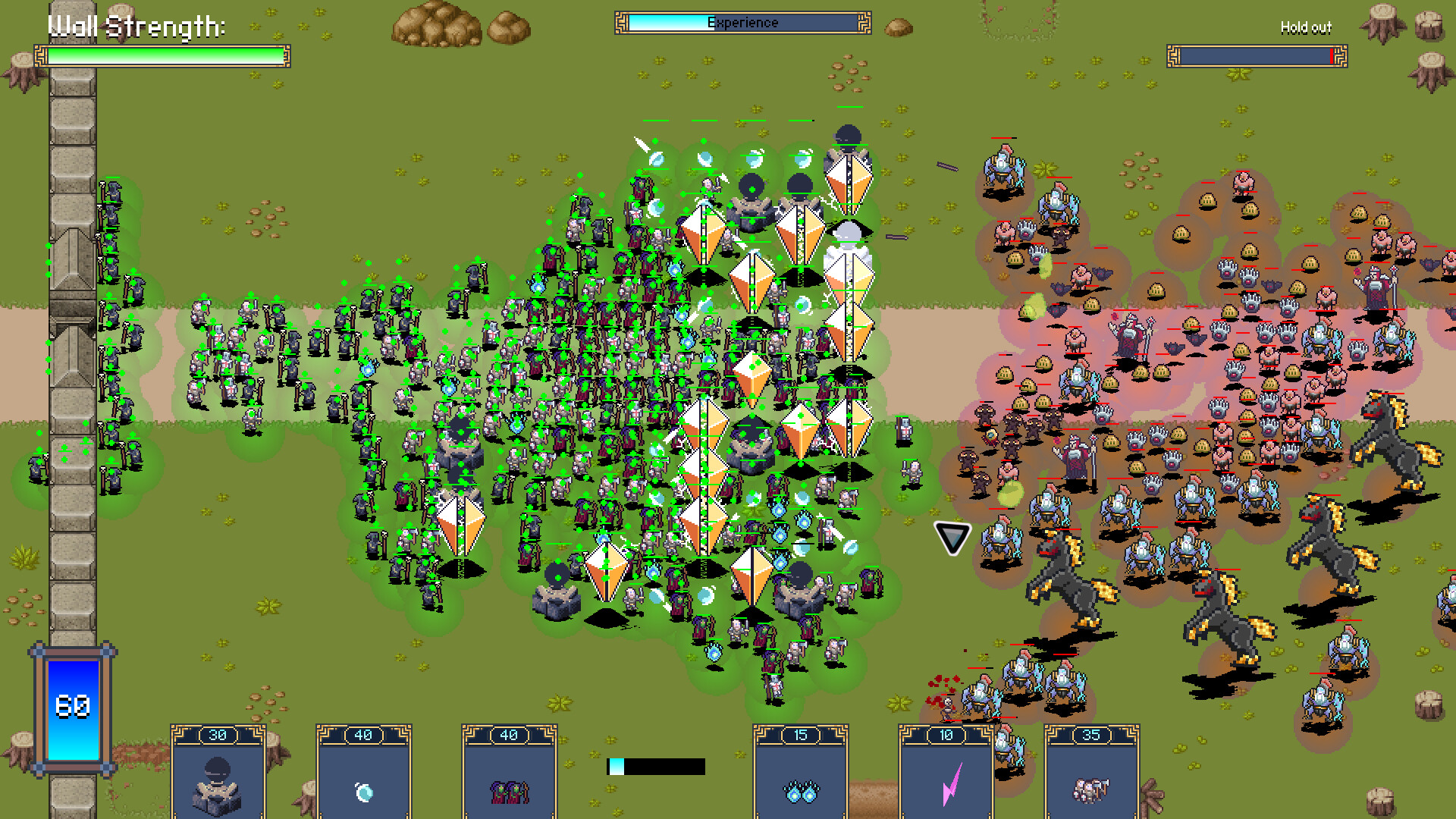Open the Experience bar panel
1456x819 pixels.
click(x=742, y=22)
